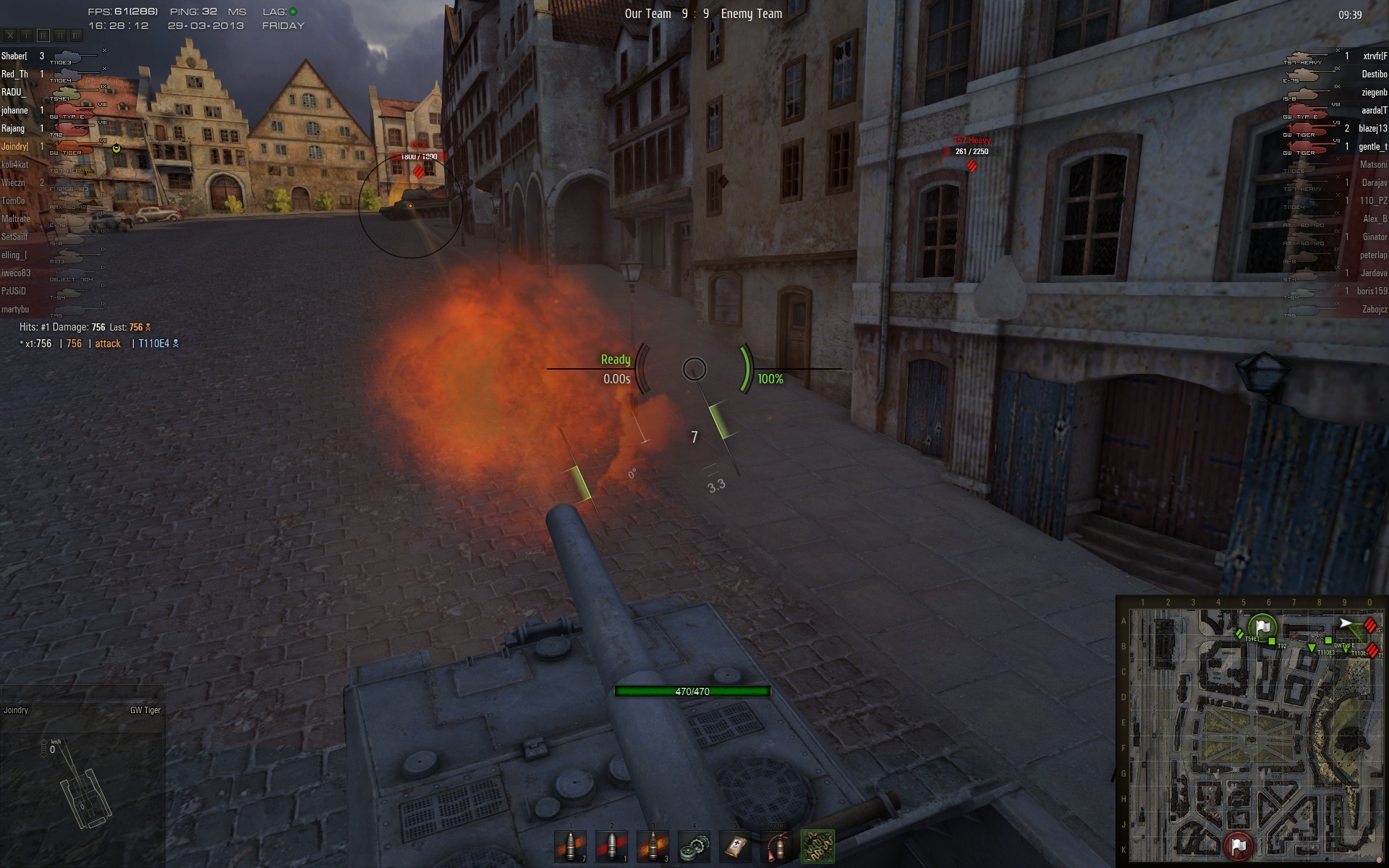1389x868 pixels.
Task: Click the green camouflage net icon
Action: coord(817,846)
